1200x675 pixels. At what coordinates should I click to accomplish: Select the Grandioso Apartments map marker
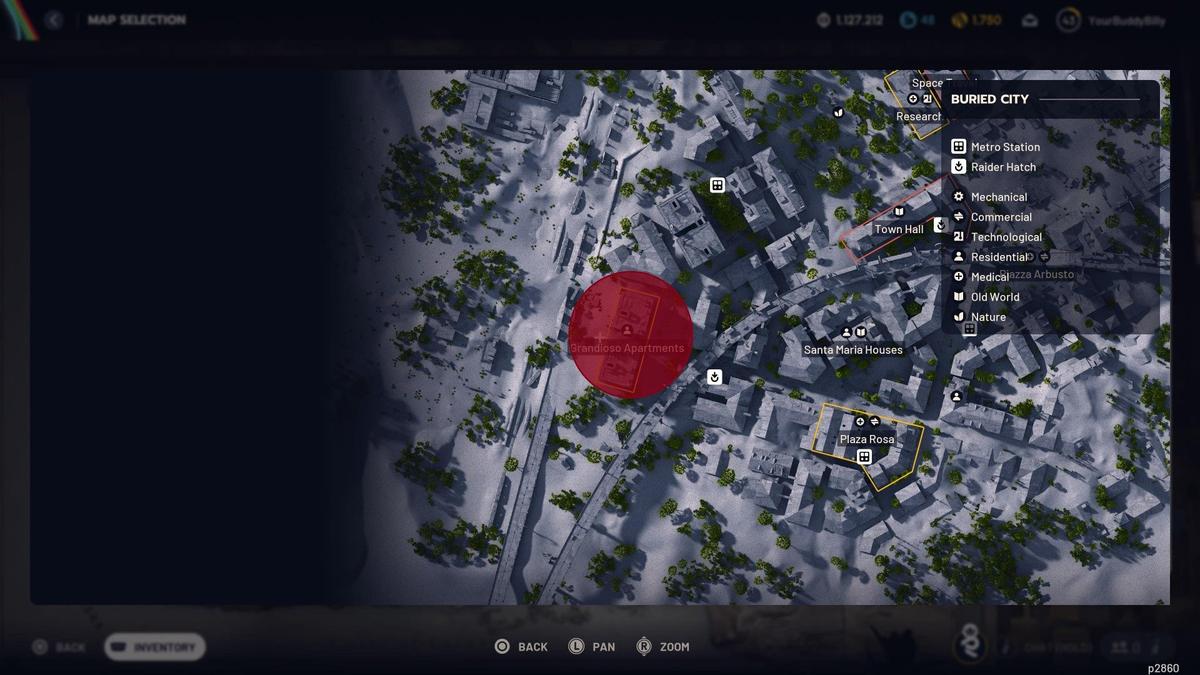[x=628, y=335]
